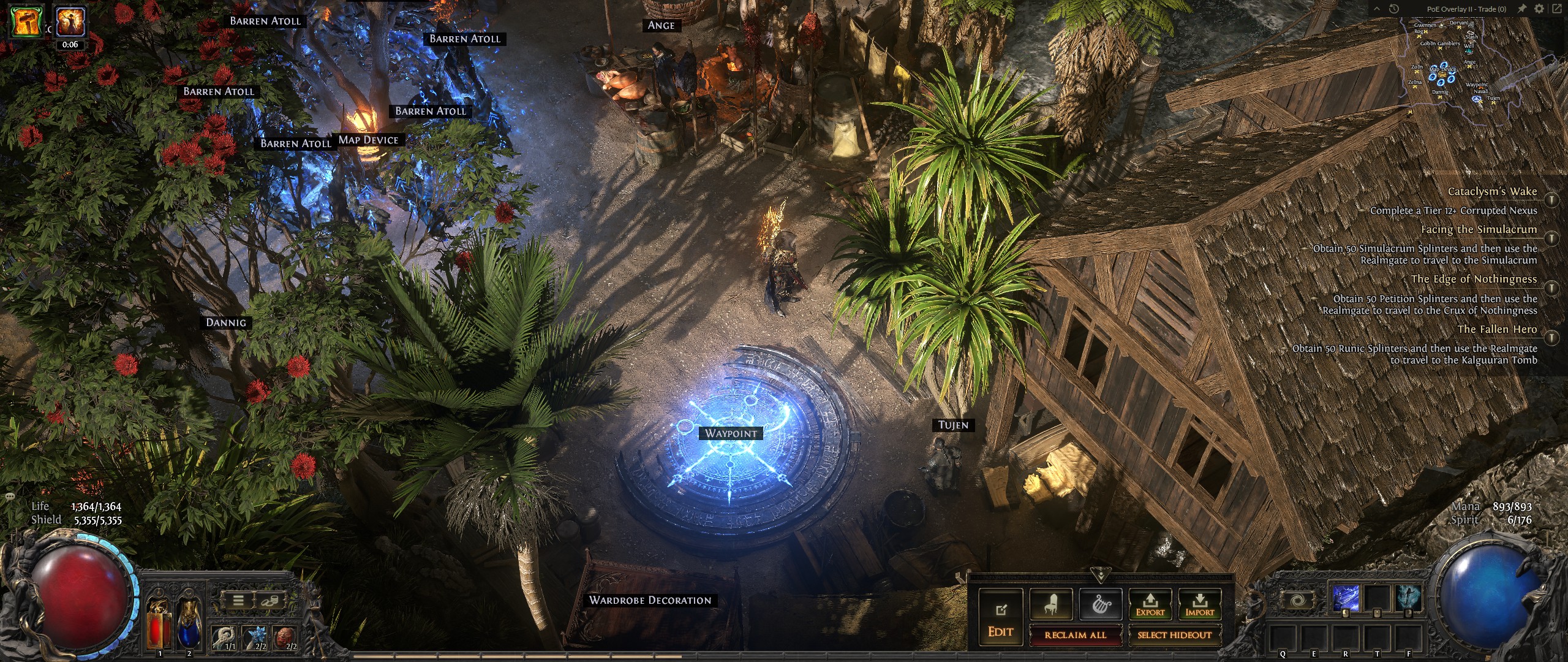Screen dimensions: 1568x662
Task: Enter hideout Edit mode
Action: click(x=1000, y=617)
